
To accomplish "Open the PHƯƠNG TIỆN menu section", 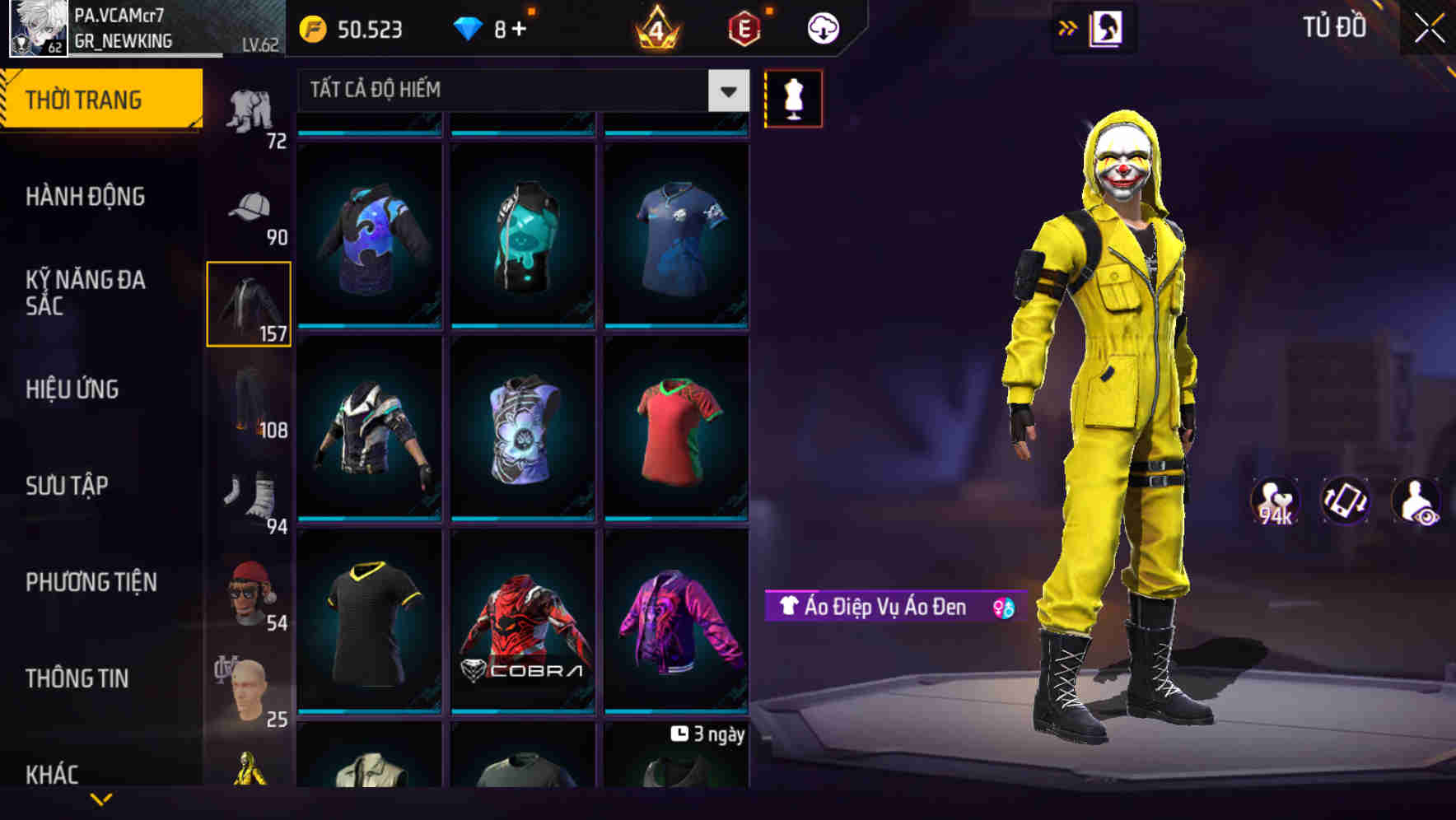I will [91, 581].
